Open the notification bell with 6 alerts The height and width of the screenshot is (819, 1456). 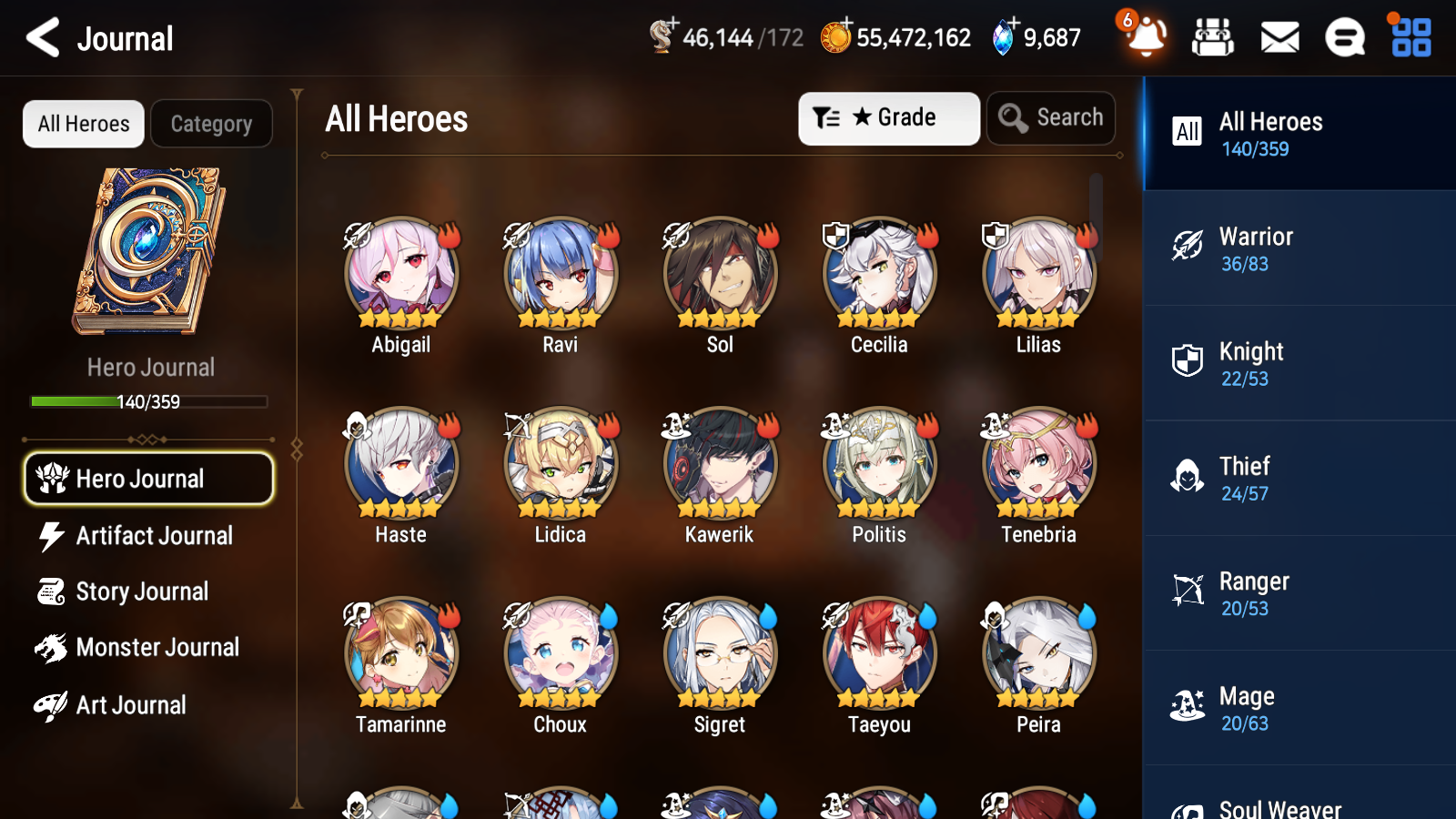click(x=1146, y=38)
